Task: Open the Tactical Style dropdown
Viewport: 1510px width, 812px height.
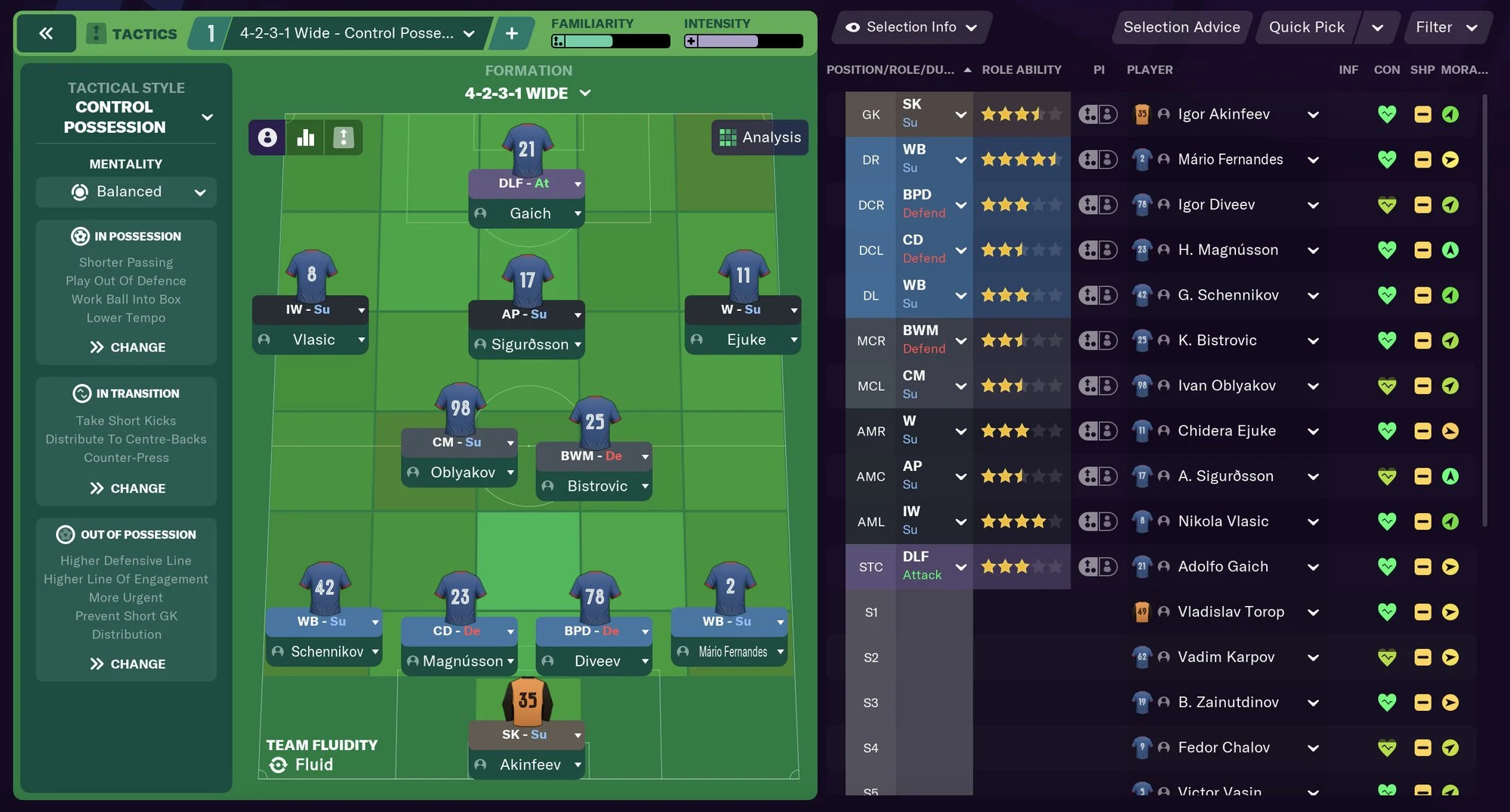Action: (206, 117)
